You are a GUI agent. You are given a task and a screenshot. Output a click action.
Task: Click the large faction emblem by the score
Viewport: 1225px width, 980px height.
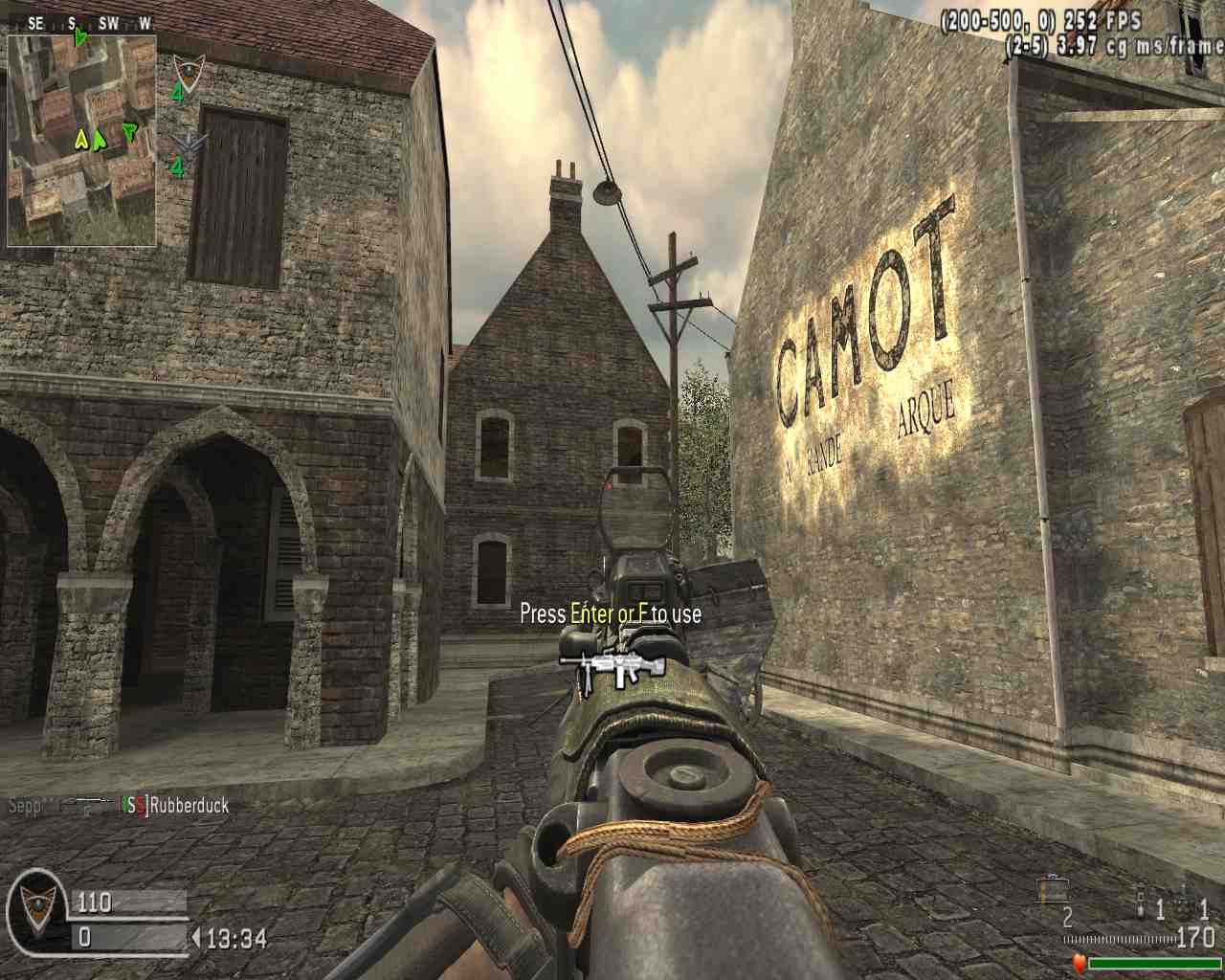pyautogui.click(x=36, y=911)
